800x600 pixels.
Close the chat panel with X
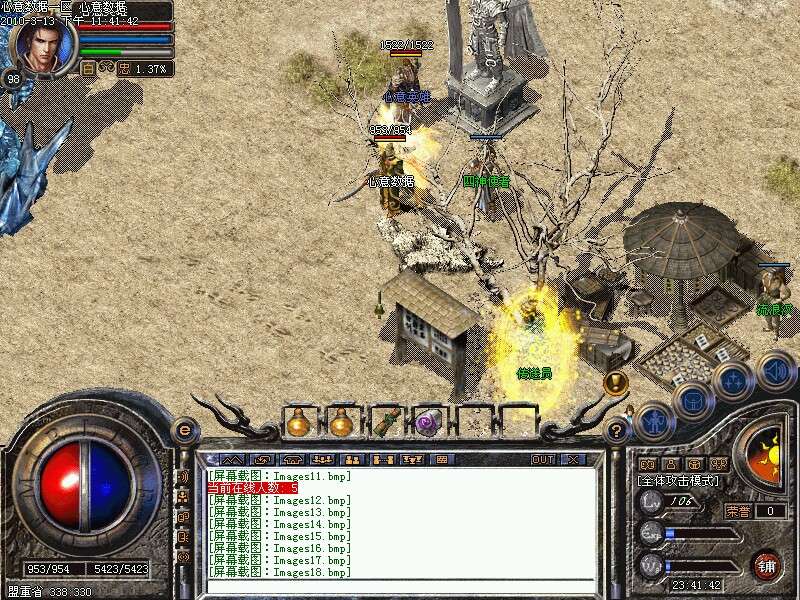[x=573, y=459]
